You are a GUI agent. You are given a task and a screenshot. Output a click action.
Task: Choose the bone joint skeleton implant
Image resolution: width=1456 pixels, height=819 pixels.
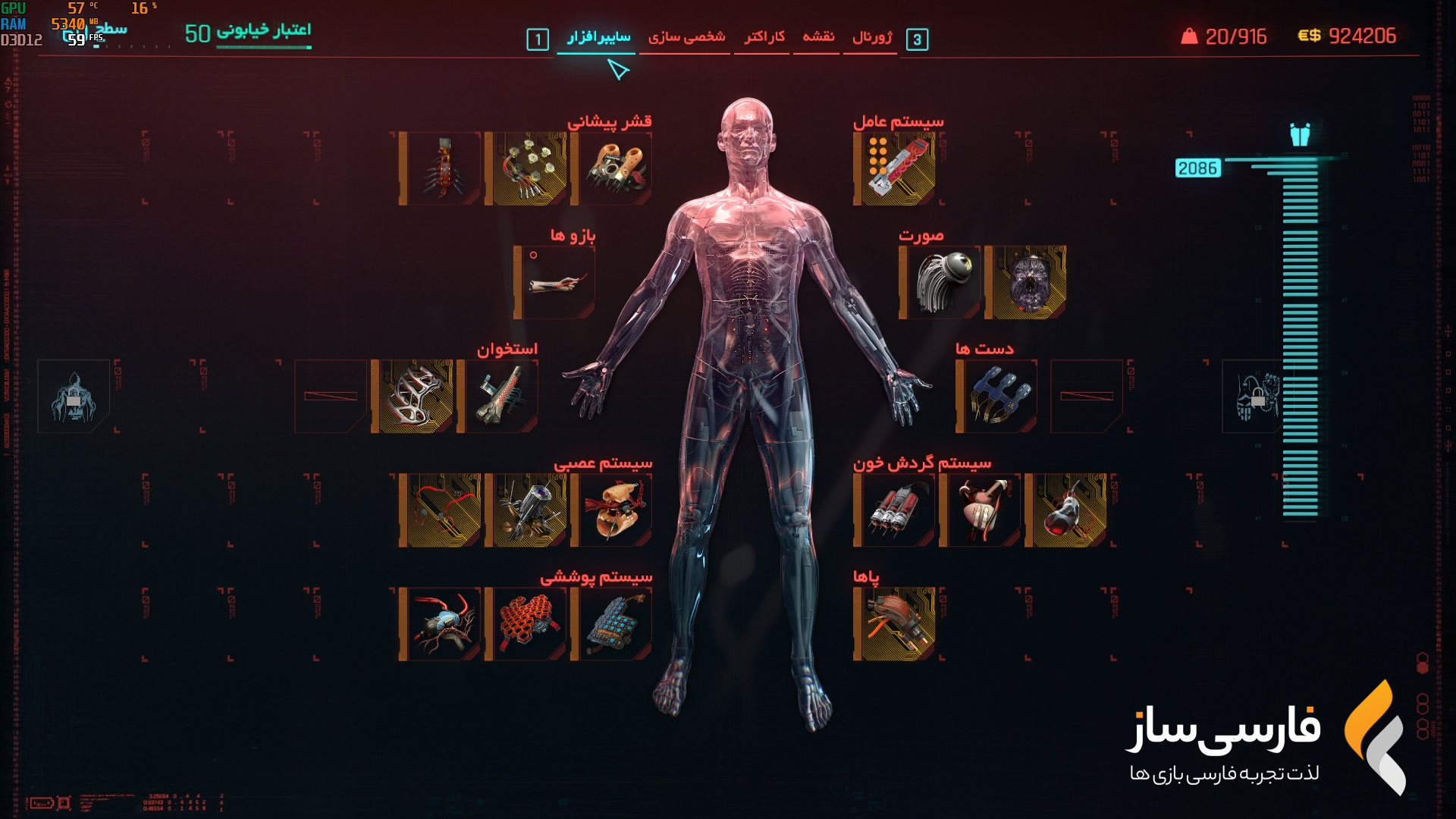(x=499, y=396)
